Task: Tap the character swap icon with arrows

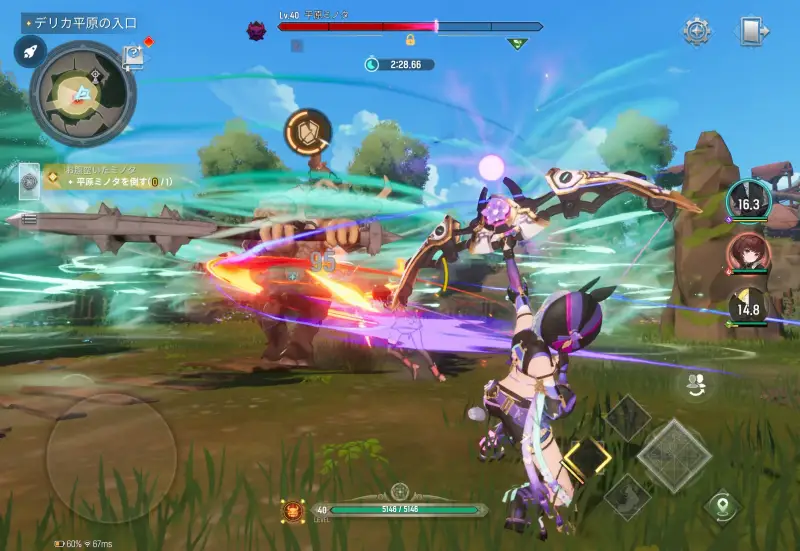Action: 695,382
